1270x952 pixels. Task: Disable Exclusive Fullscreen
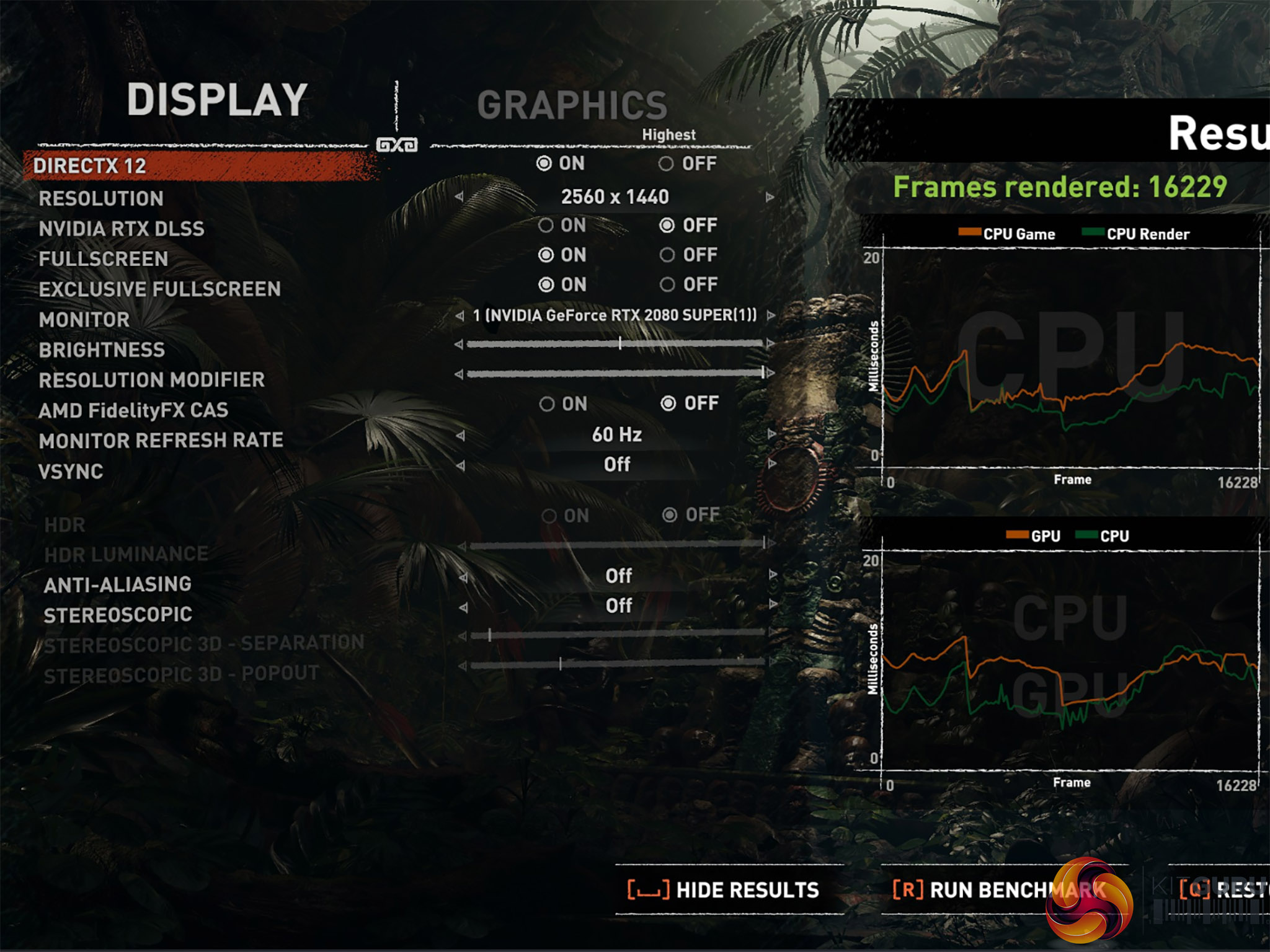667,284
